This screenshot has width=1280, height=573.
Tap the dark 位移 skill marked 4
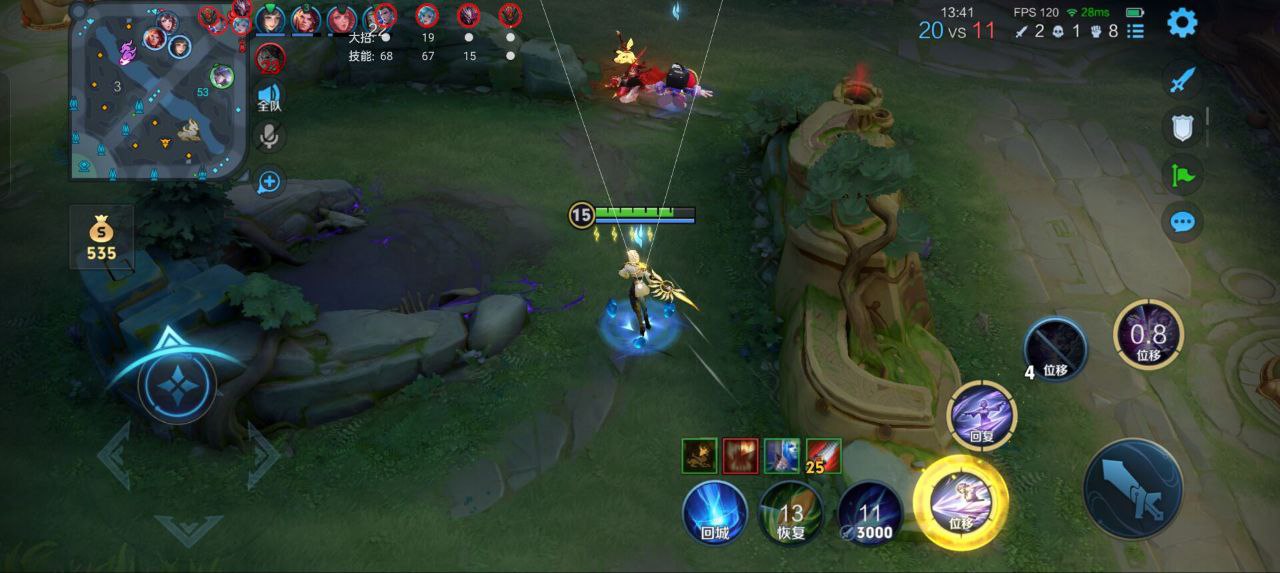(1056, 350)
